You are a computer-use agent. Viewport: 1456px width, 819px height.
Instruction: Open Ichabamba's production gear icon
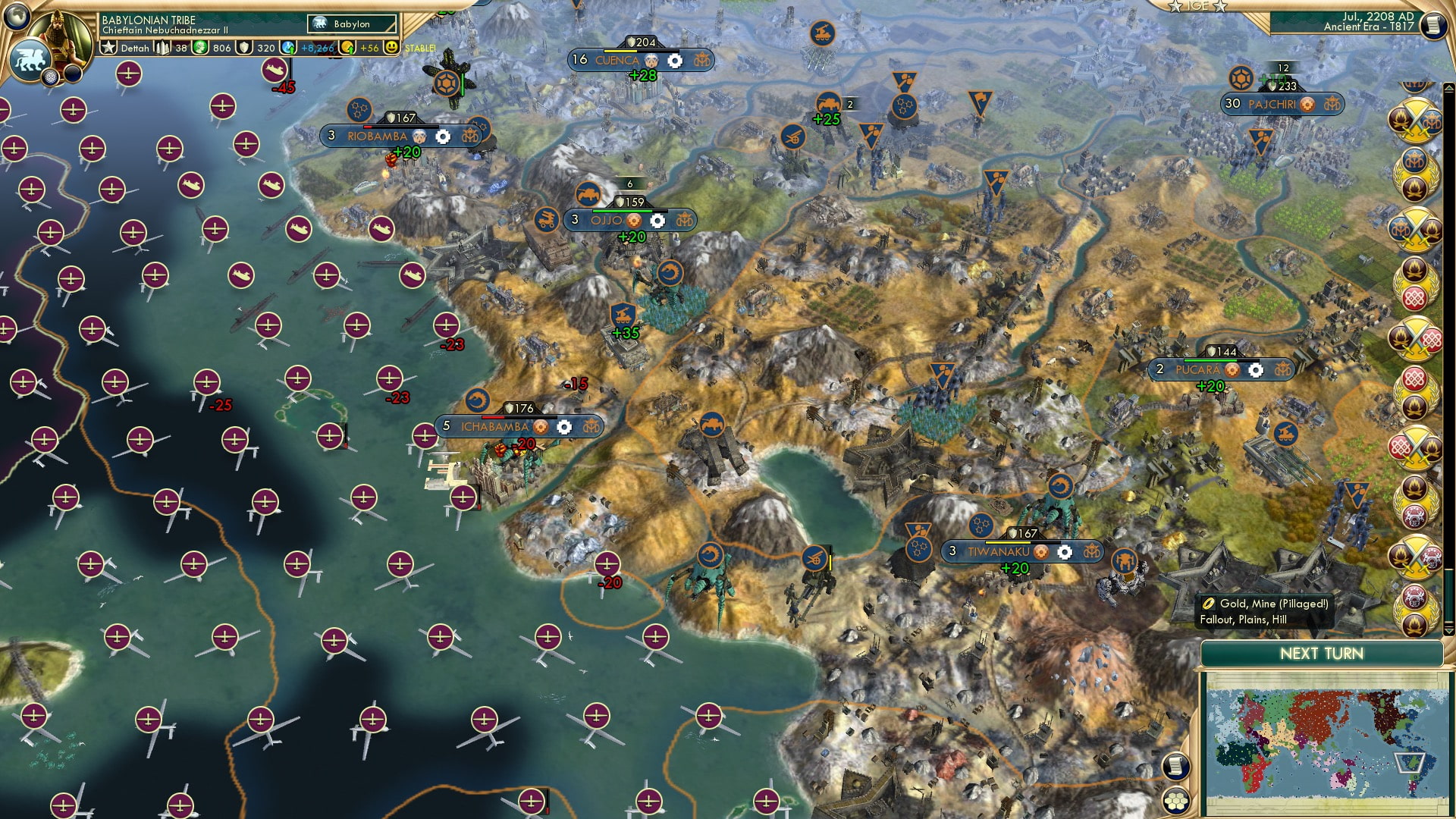(x=564, y=428)
